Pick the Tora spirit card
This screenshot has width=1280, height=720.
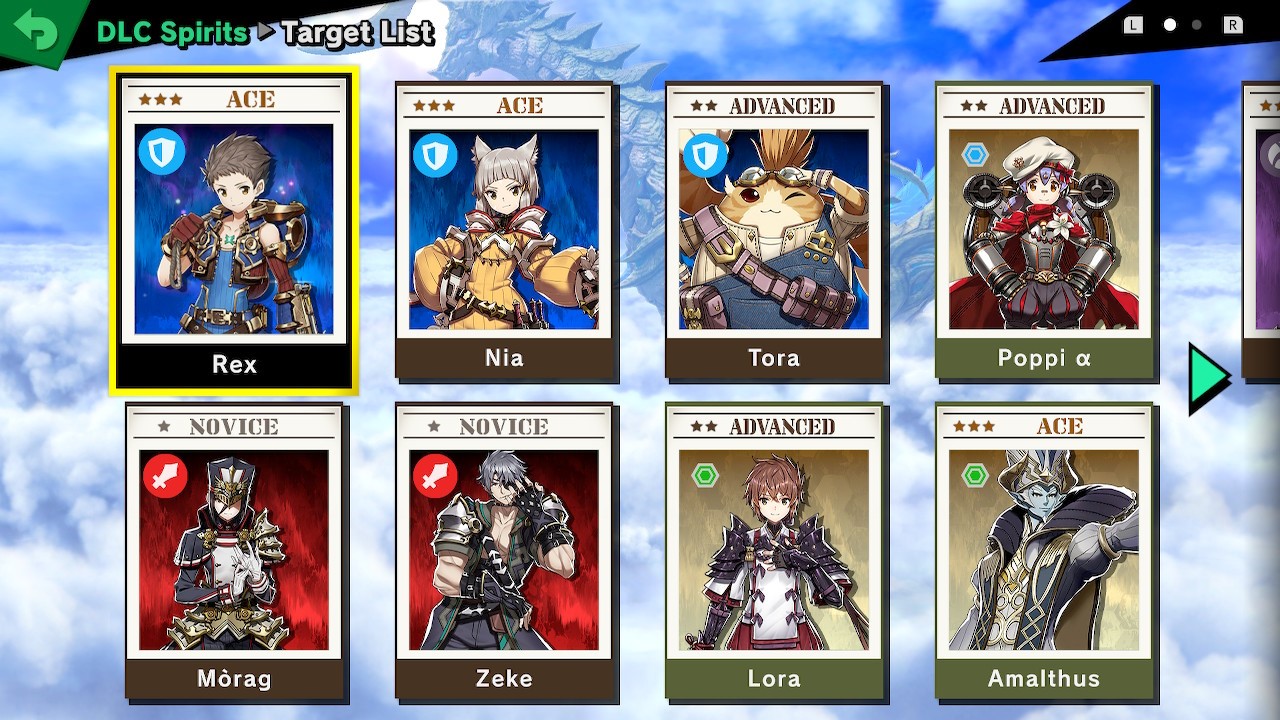click(x=774, y=230)
